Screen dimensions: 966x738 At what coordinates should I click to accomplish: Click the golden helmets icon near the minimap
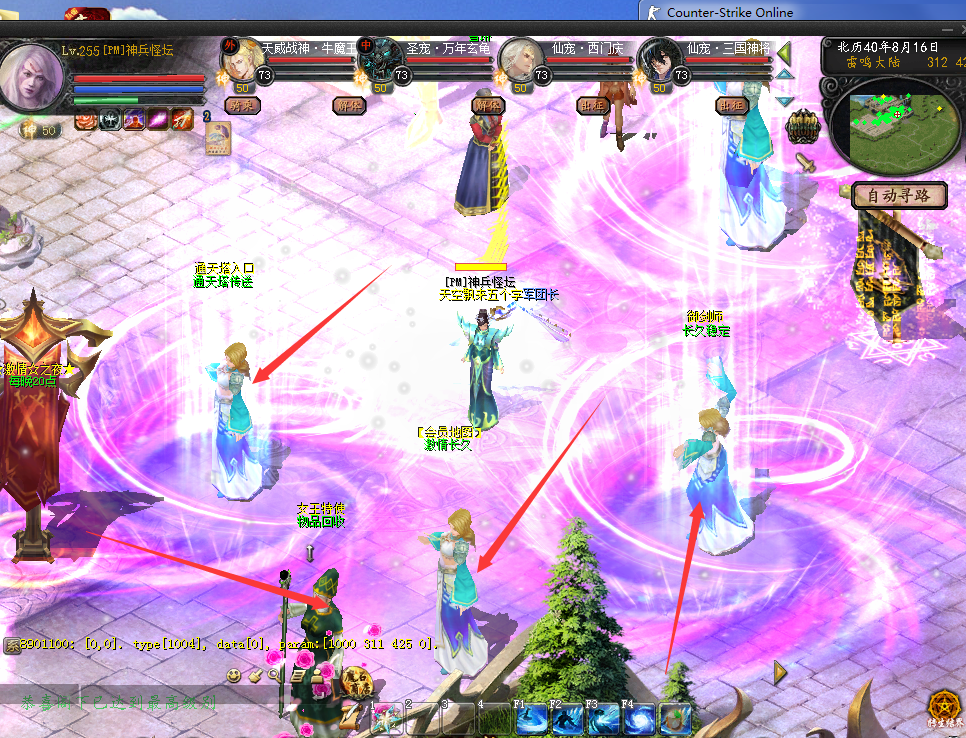click(802, 128)
